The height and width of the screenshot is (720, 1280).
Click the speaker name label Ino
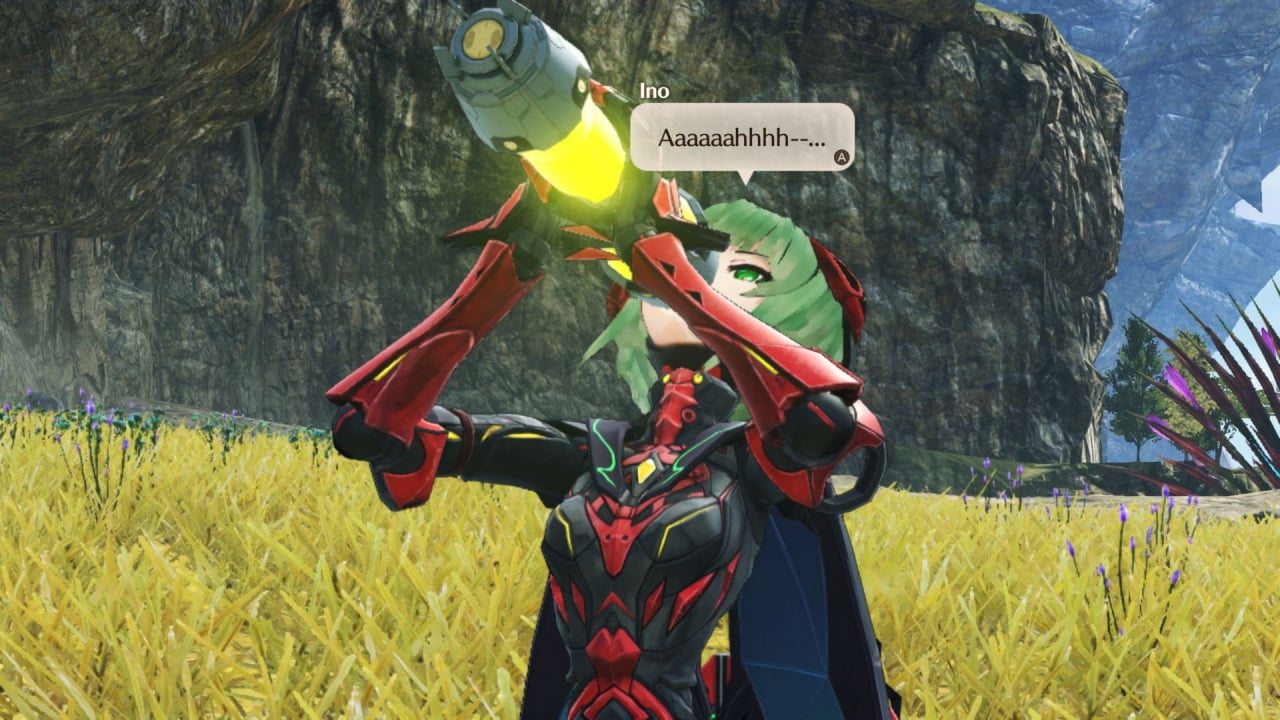[655, 90]
